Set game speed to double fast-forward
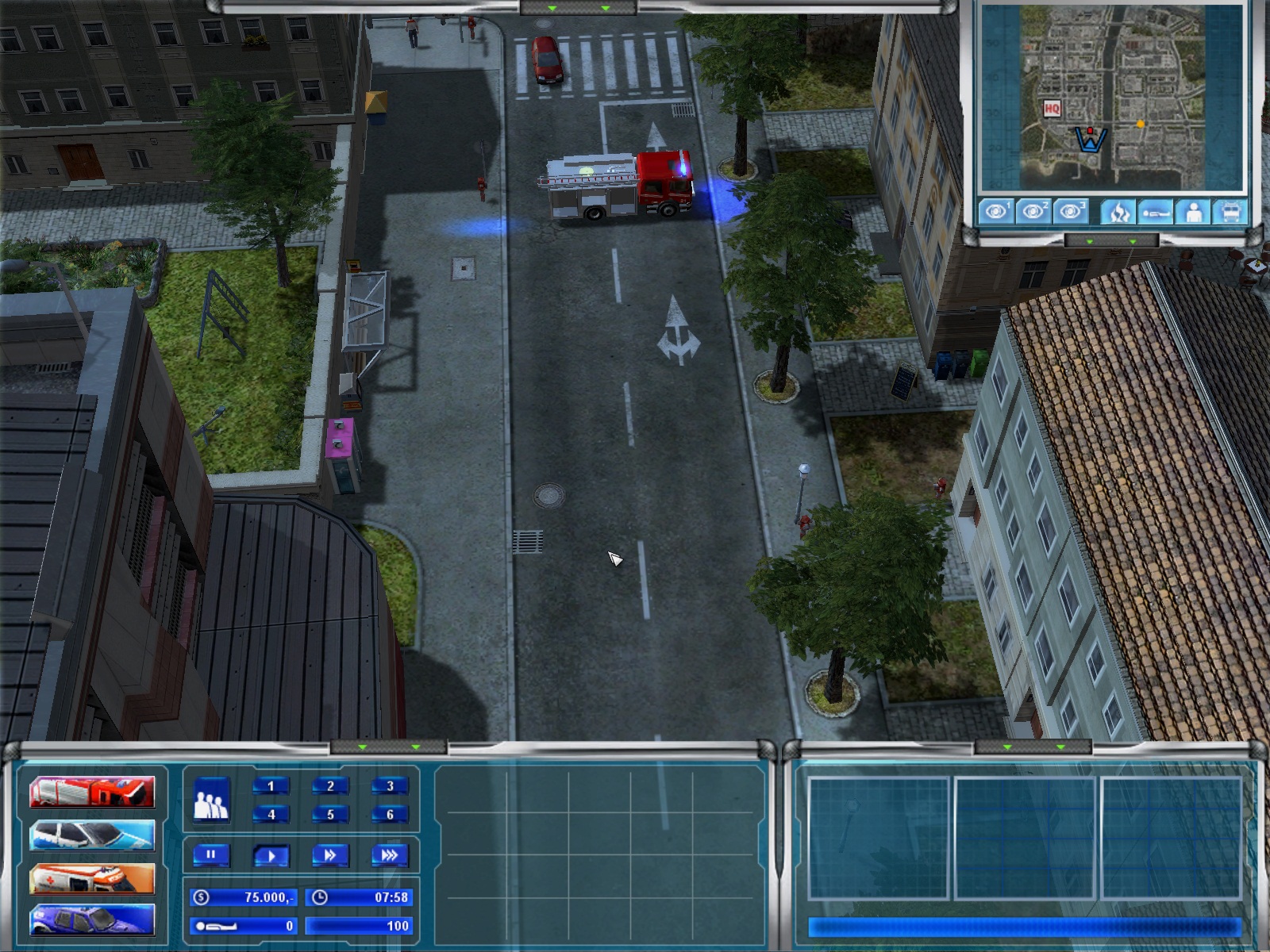Viewport: 1270px width, 952px height. [x=330, y=855]
